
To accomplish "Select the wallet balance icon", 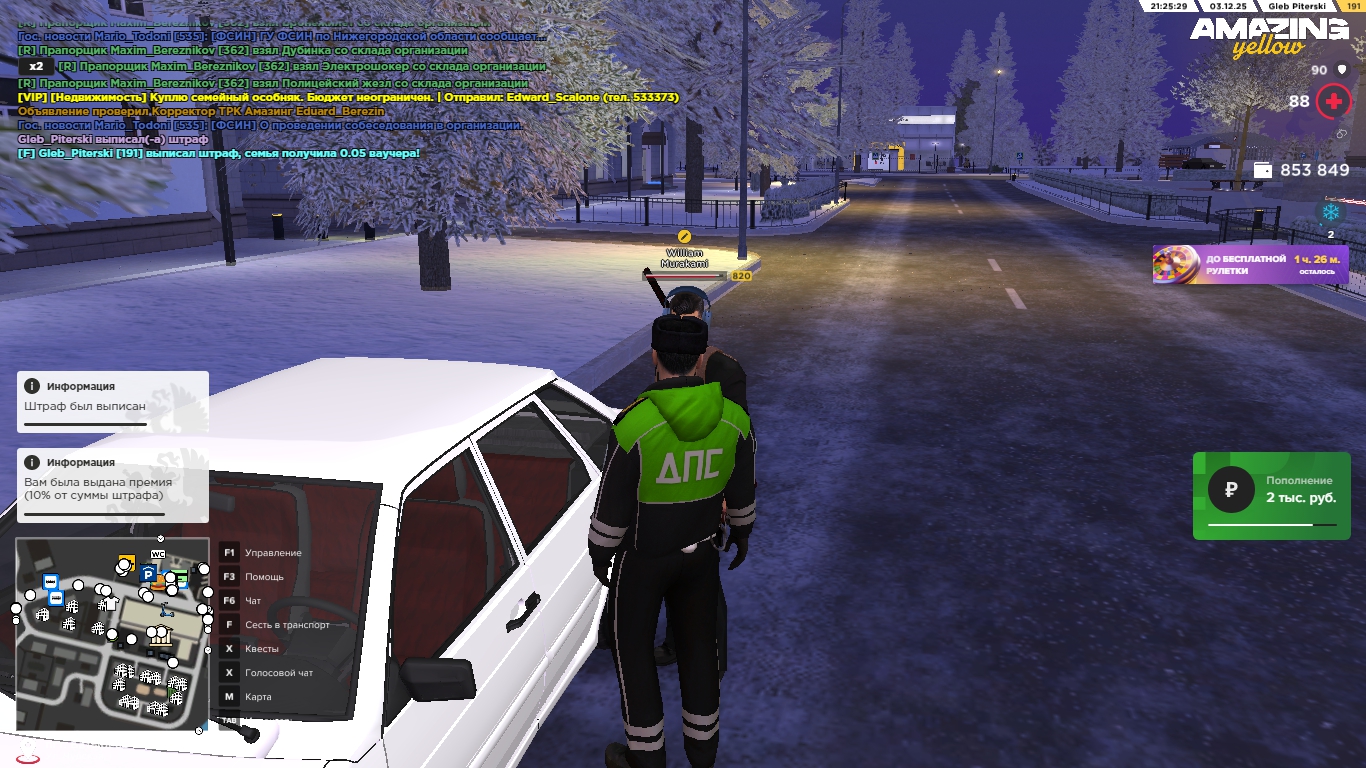I will click(1263, 170).
